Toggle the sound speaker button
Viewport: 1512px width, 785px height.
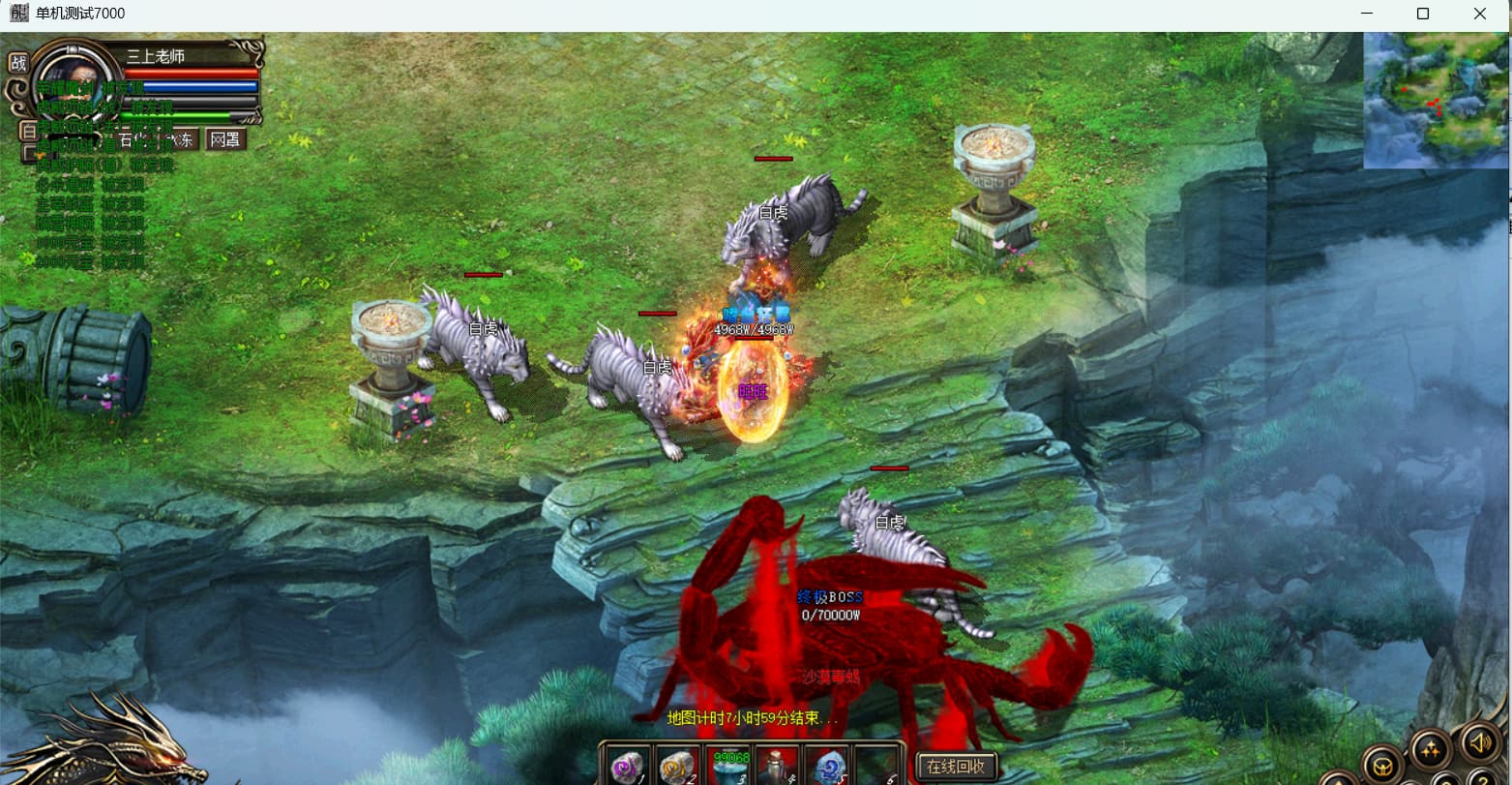click(x=1478, y=742)
